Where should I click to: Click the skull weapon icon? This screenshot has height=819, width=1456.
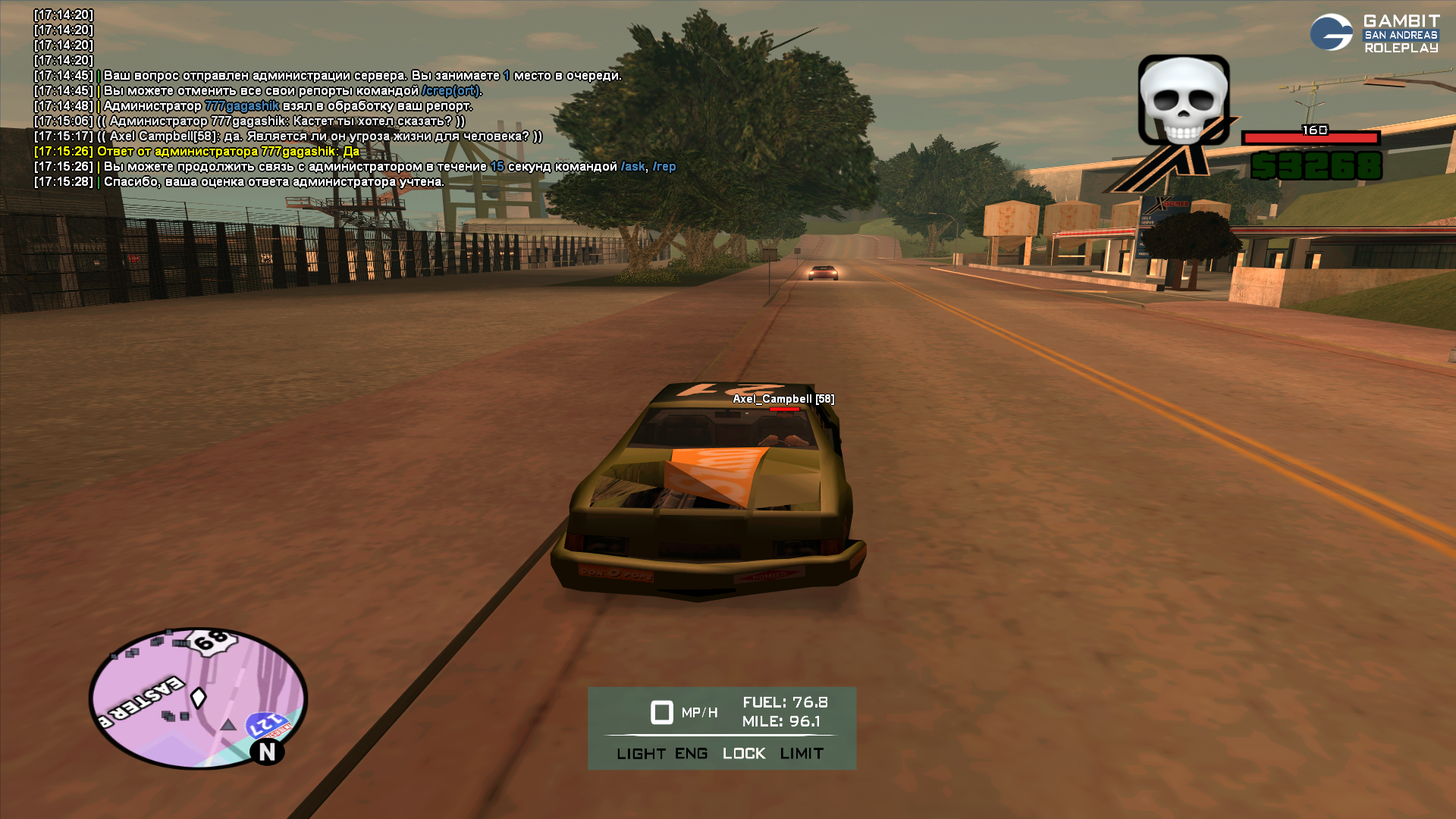1183,101
